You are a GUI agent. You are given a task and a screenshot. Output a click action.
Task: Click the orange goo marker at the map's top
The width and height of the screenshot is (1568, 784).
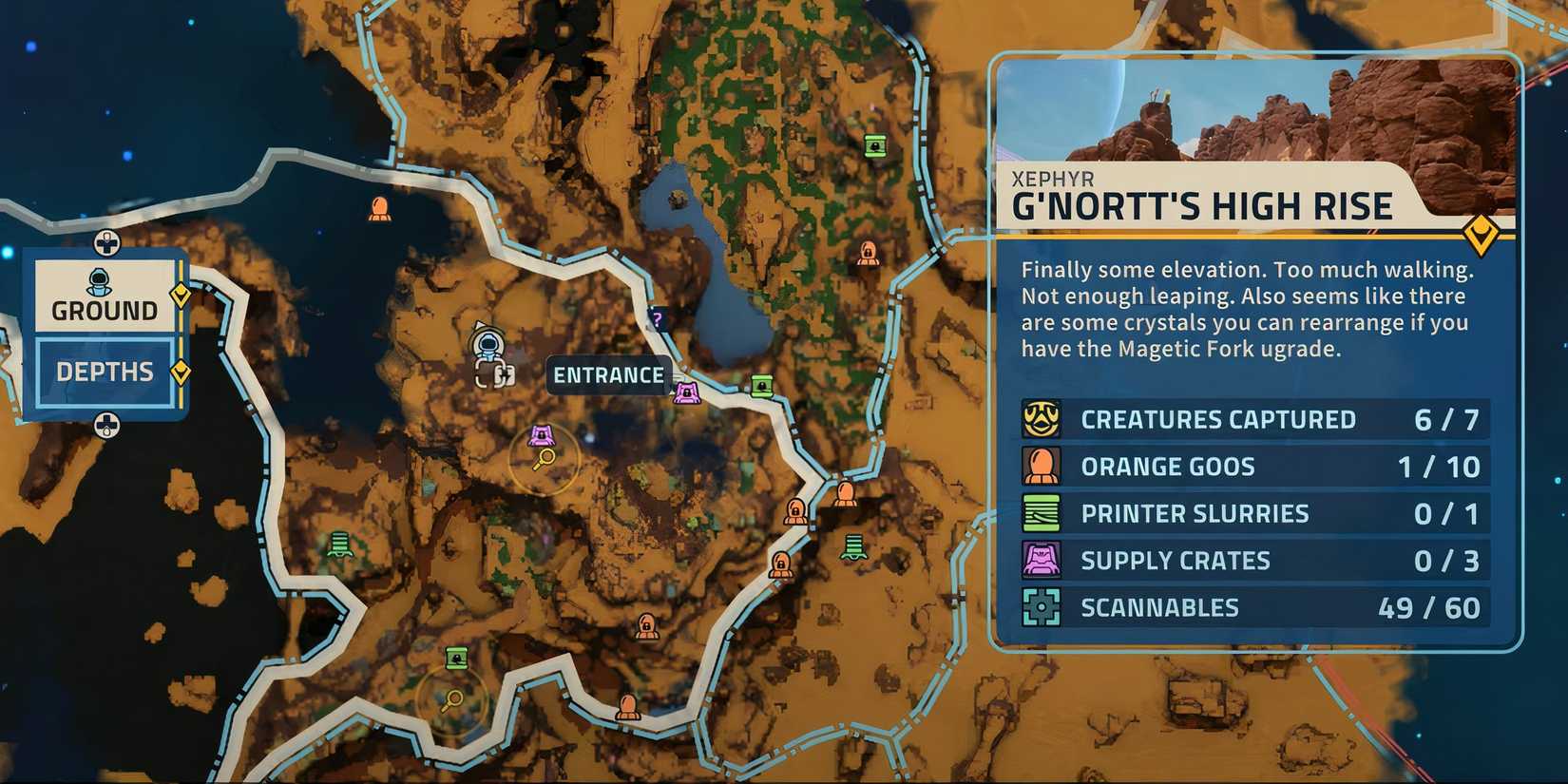[x=381, y=208]
